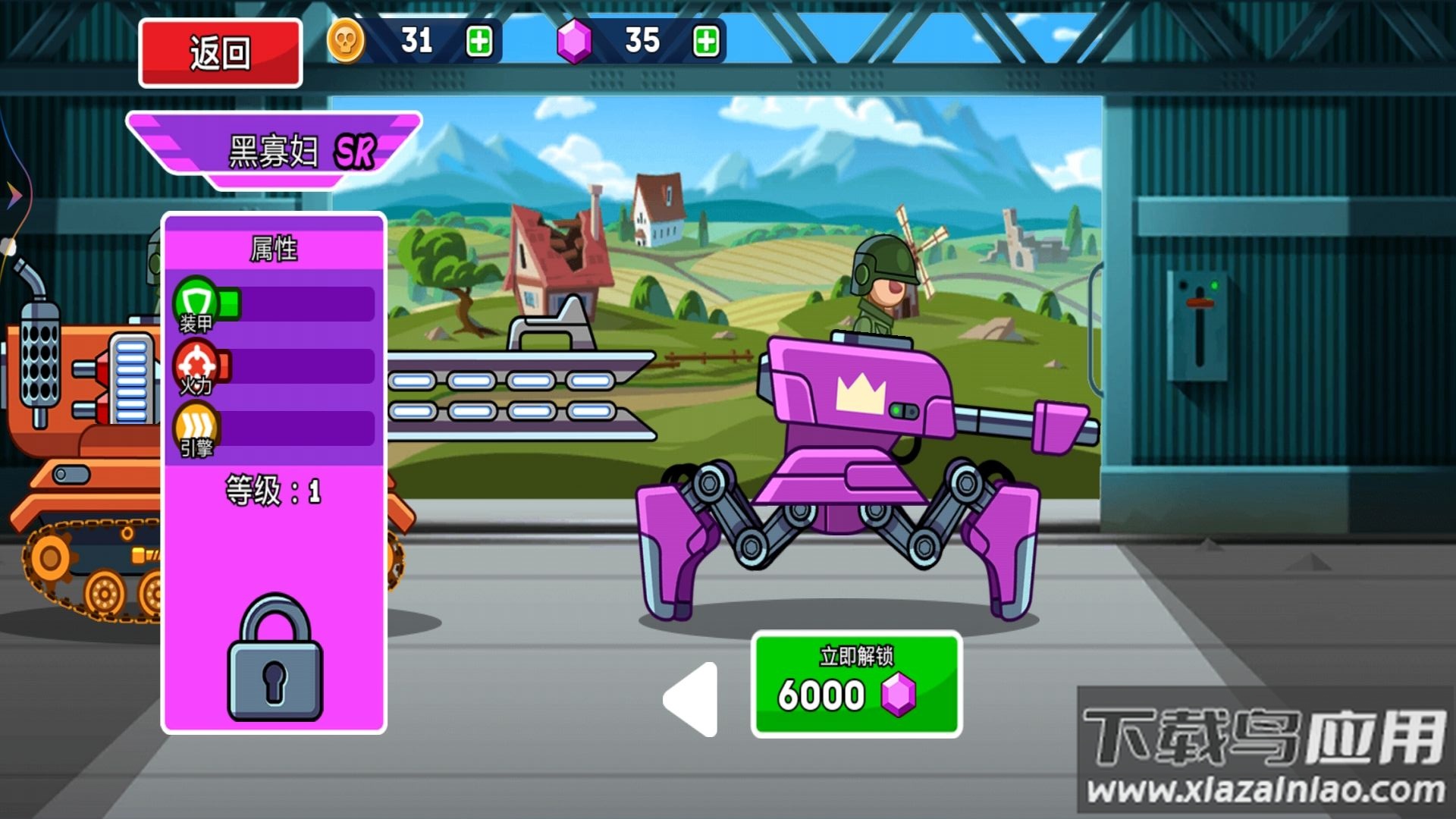
Task: Go to the previous tank with the white arrow
Action: (692, 699)
